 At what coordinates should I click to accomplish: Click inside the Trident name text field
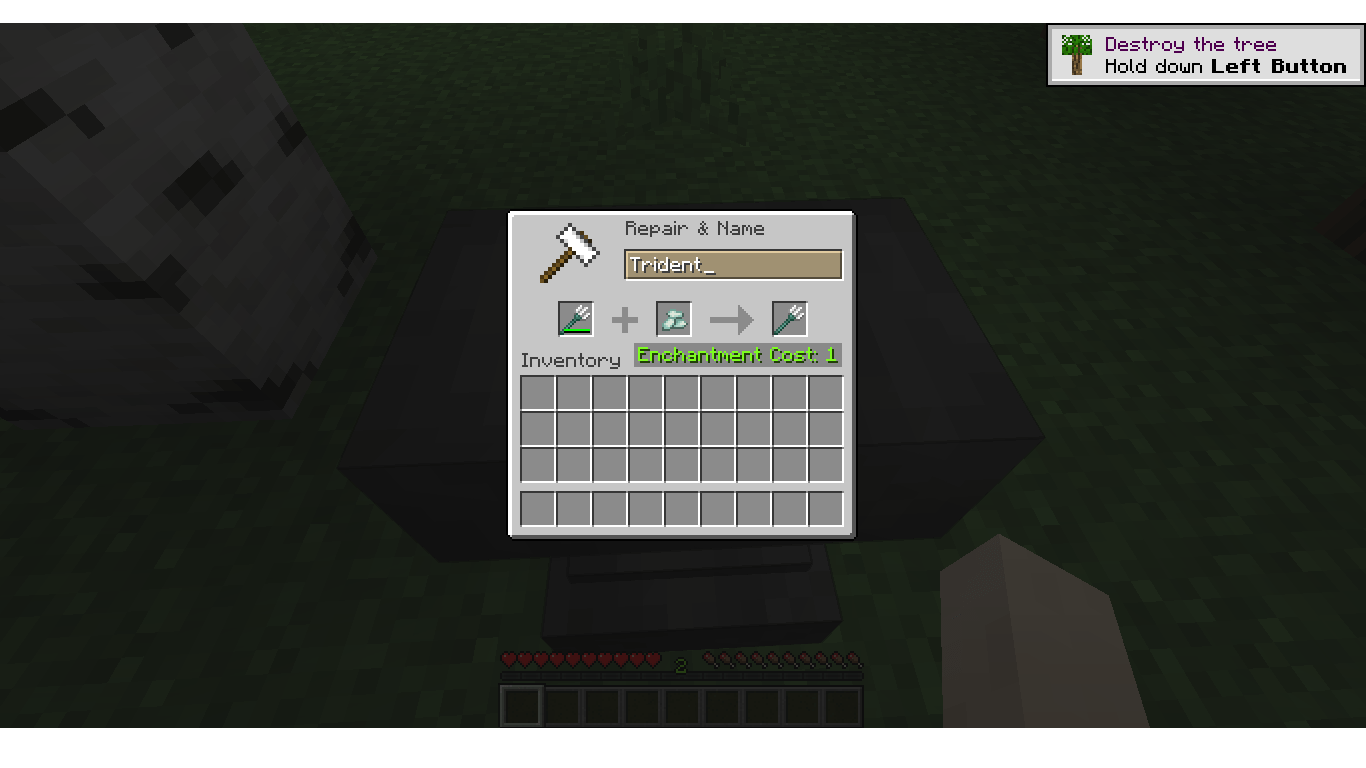click(733, 264)
